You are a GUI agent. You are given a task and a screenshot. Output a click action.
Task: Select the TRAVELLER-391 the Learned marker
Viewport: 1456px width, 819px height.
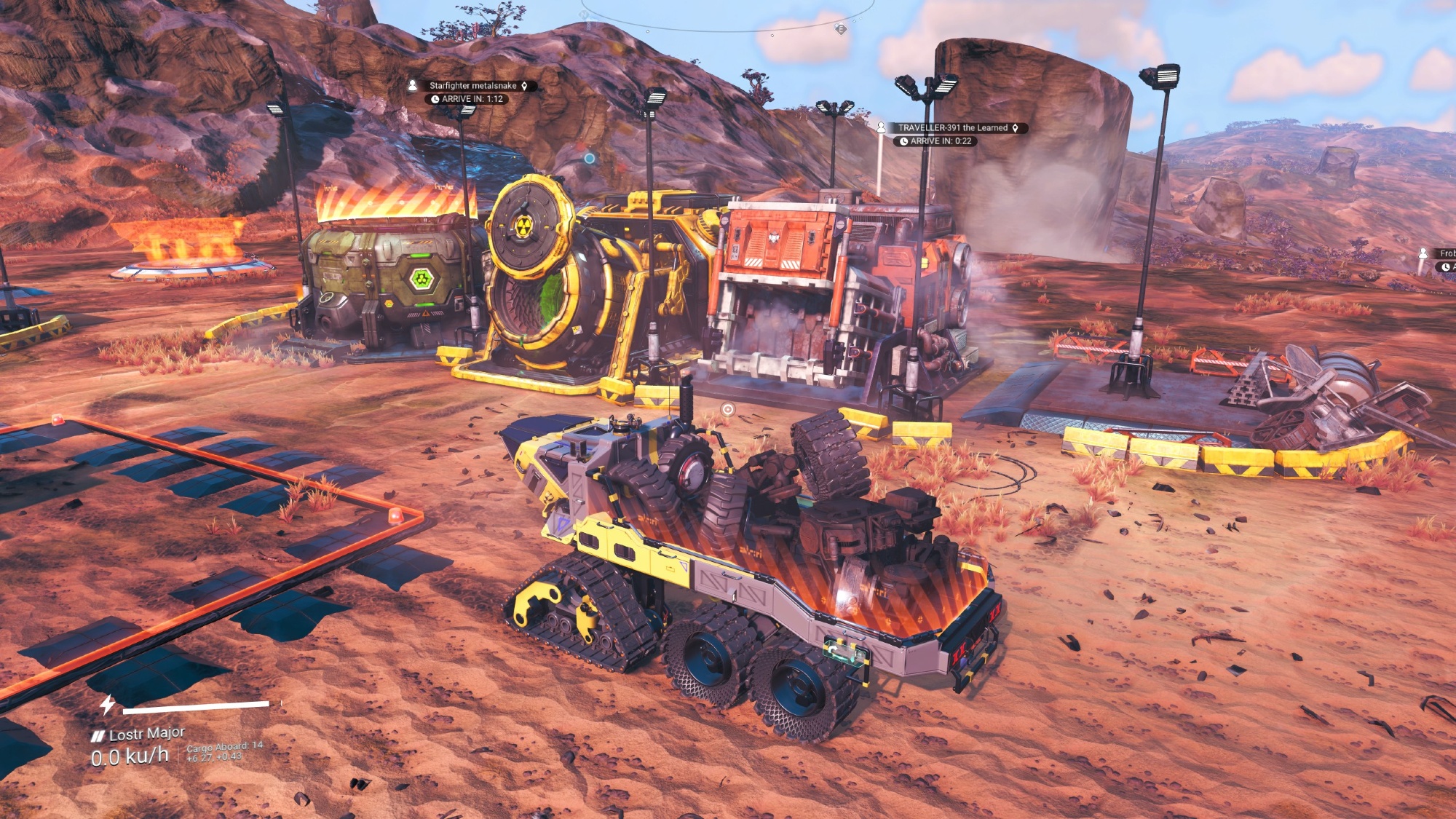(x=952, y=128)
